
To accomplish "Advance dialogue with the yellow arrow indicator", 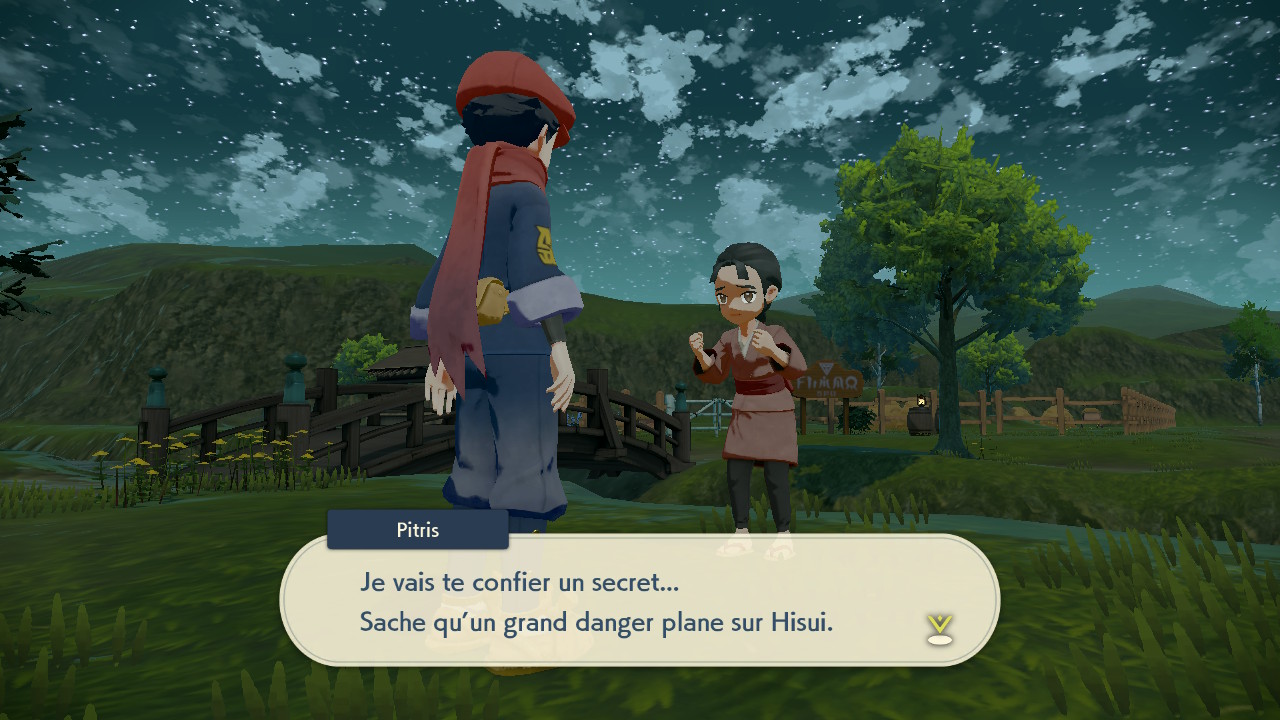I will pyautogui.click(x=939, y=629).
